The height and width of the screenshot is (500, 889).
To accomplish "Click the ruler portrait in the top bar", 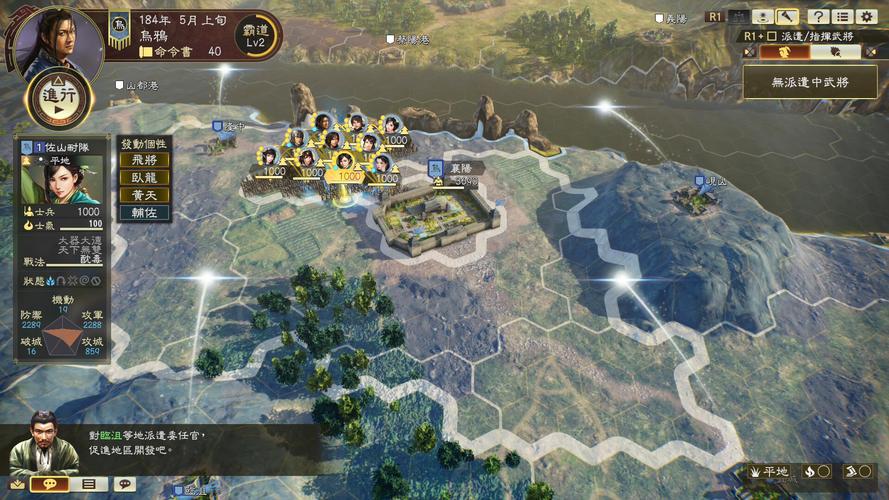I will (56, 42).
